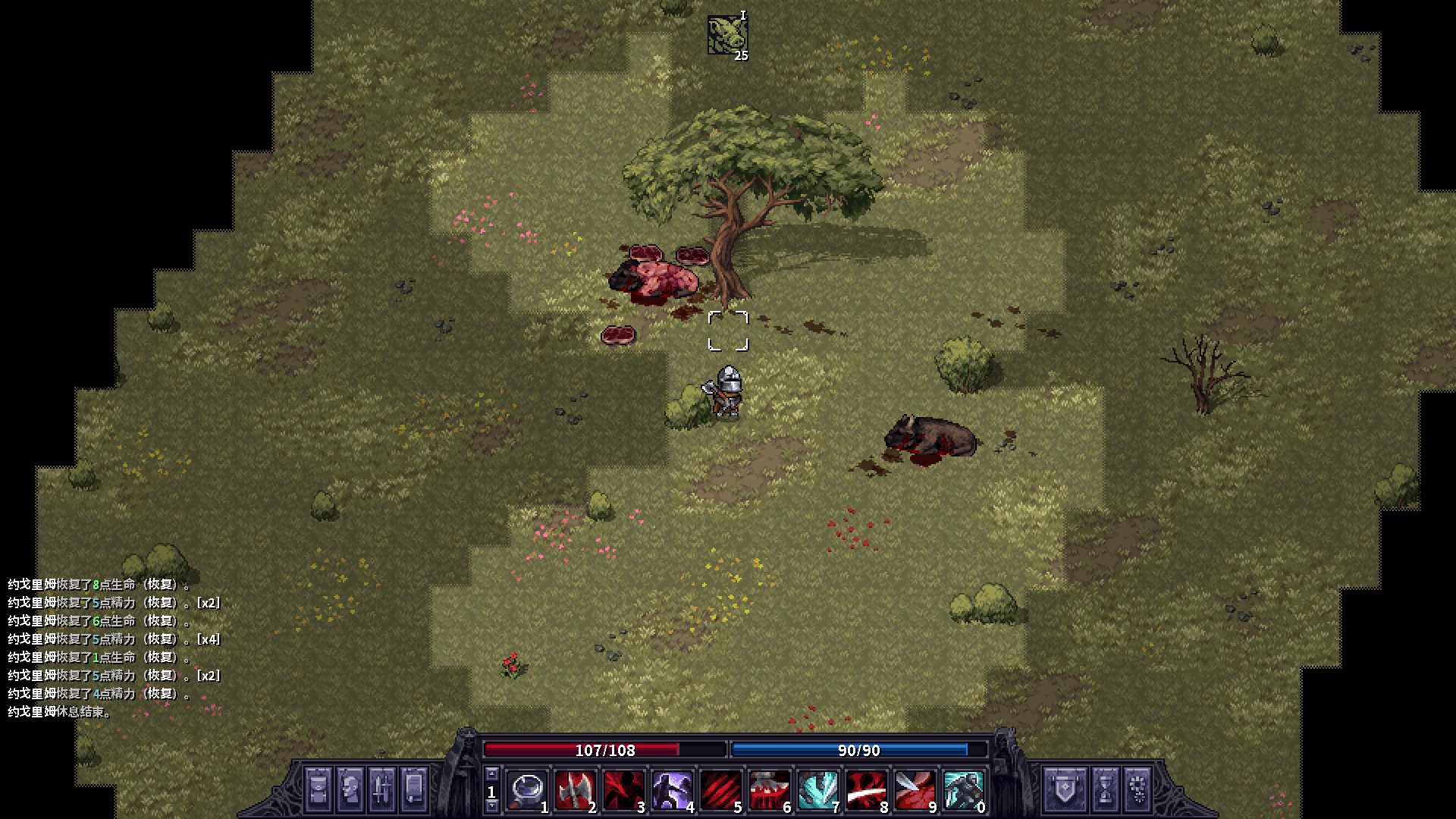Activate the double axe skill, slot 2
The image size is (1456, 819).
575,790
